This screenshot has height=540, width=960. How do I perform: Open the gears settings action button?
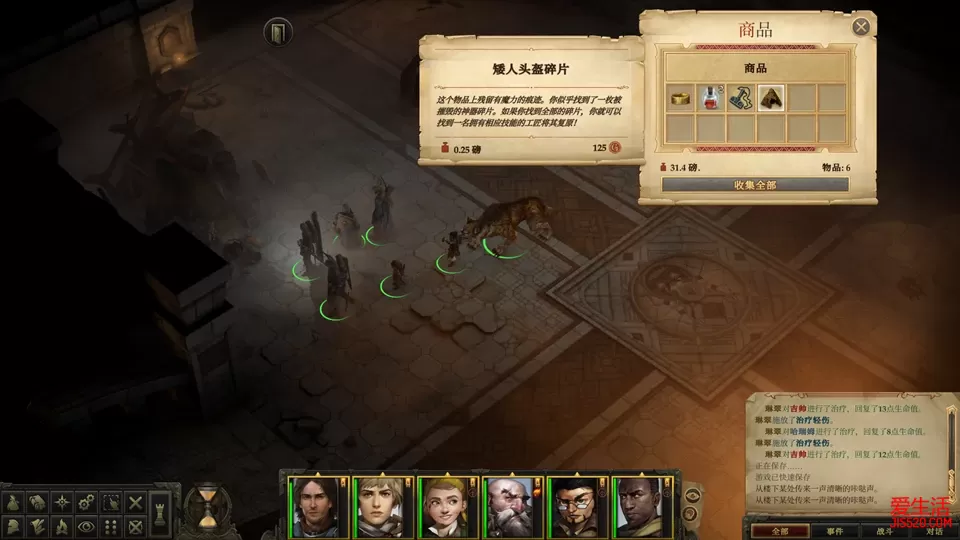87,502
